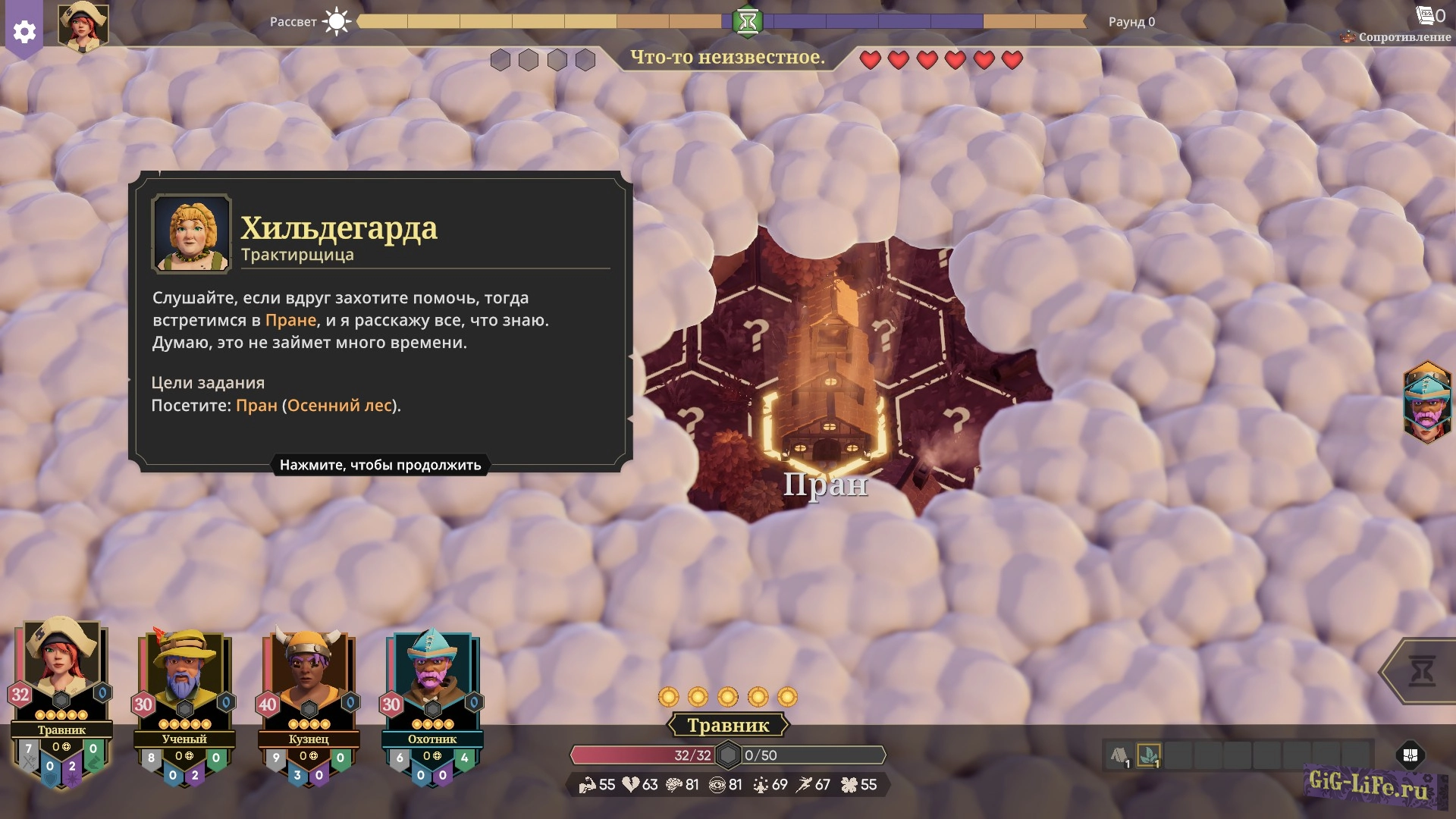Open the inventory chest icon
The image size is (1456, 819).
click(x=1410, y=755)
